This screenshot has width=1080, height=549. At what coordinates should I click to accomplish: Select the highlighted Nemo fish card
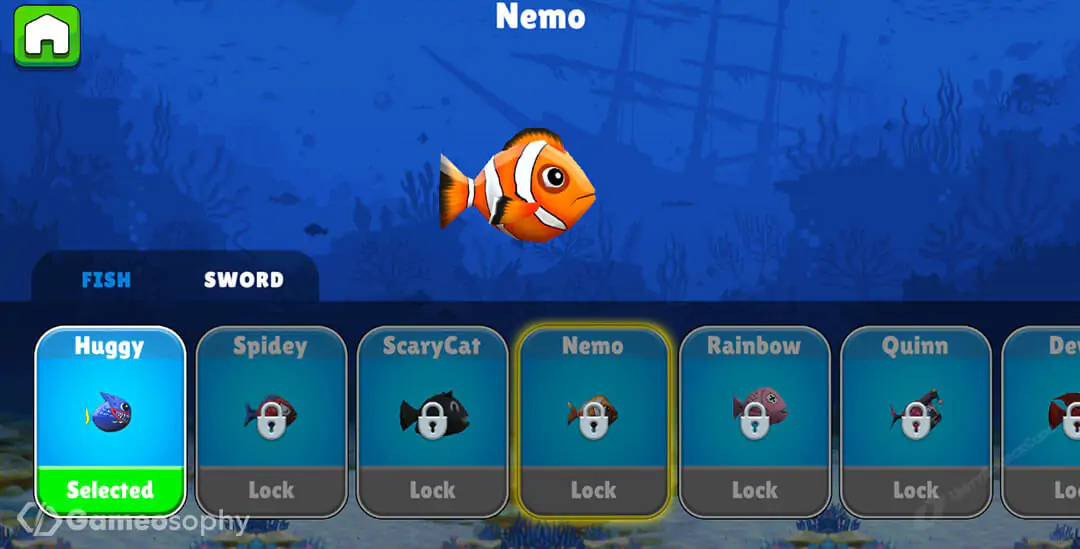(593, 422)
